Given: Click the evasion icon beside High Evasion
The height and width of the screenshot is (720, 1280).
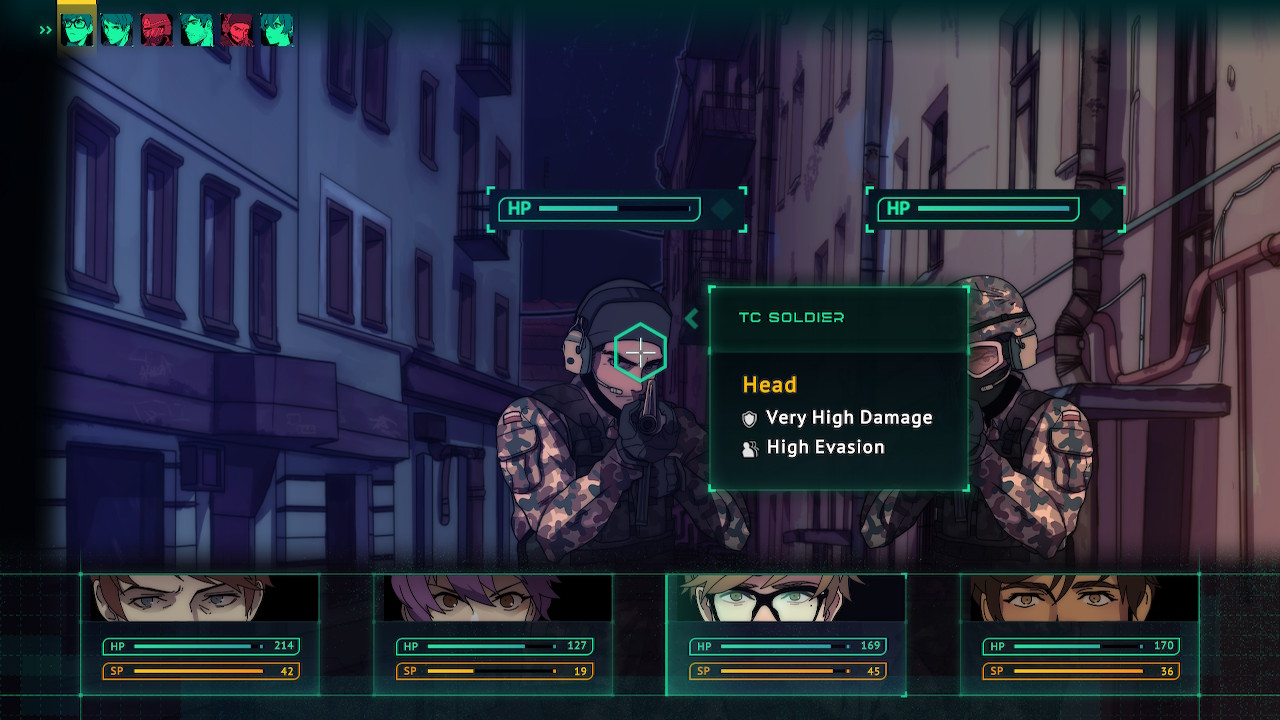Looking at the screenshot, I should point(748,447).
